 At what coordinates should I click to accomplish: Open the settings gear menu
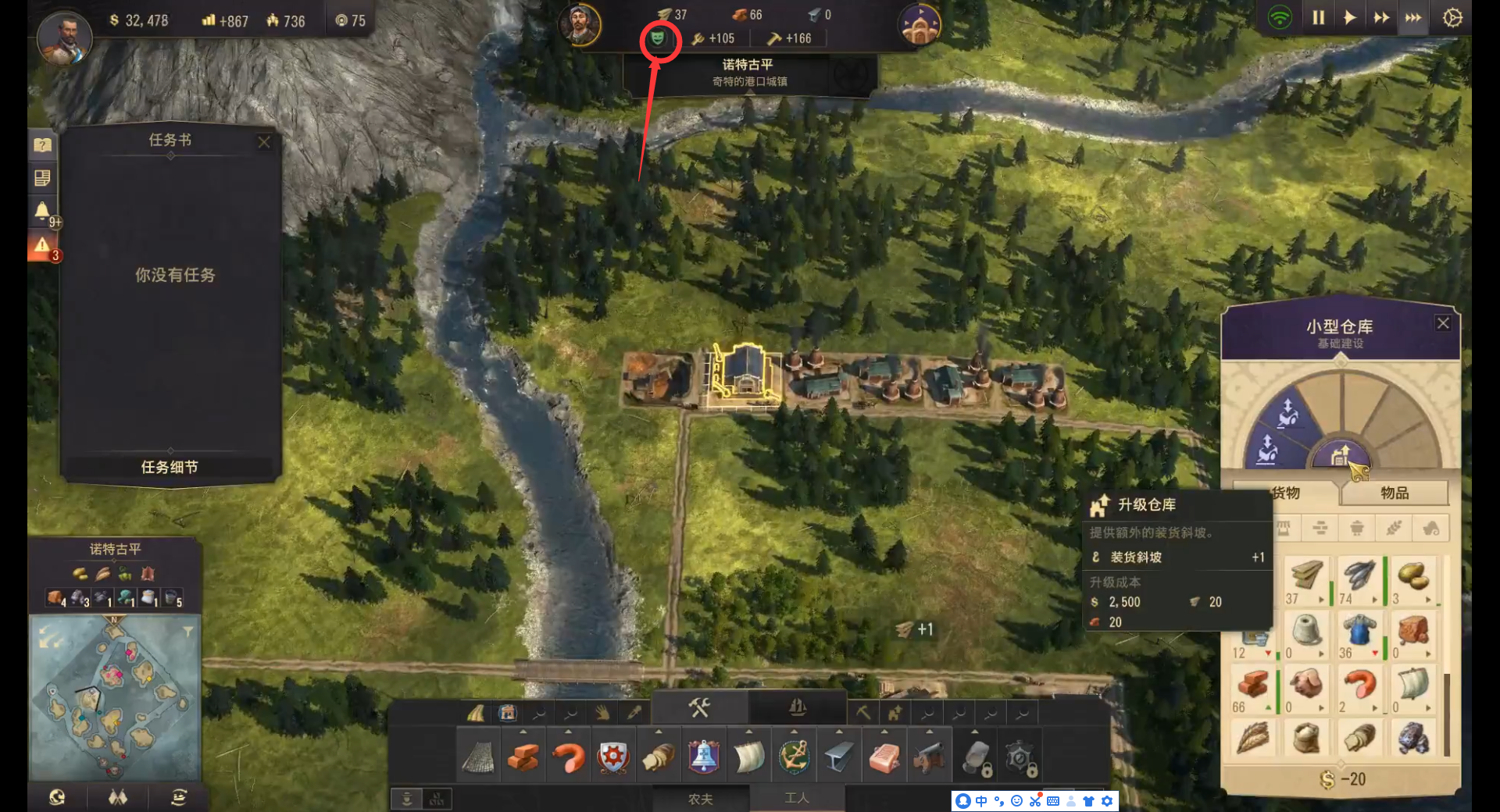coord(1452,18)
